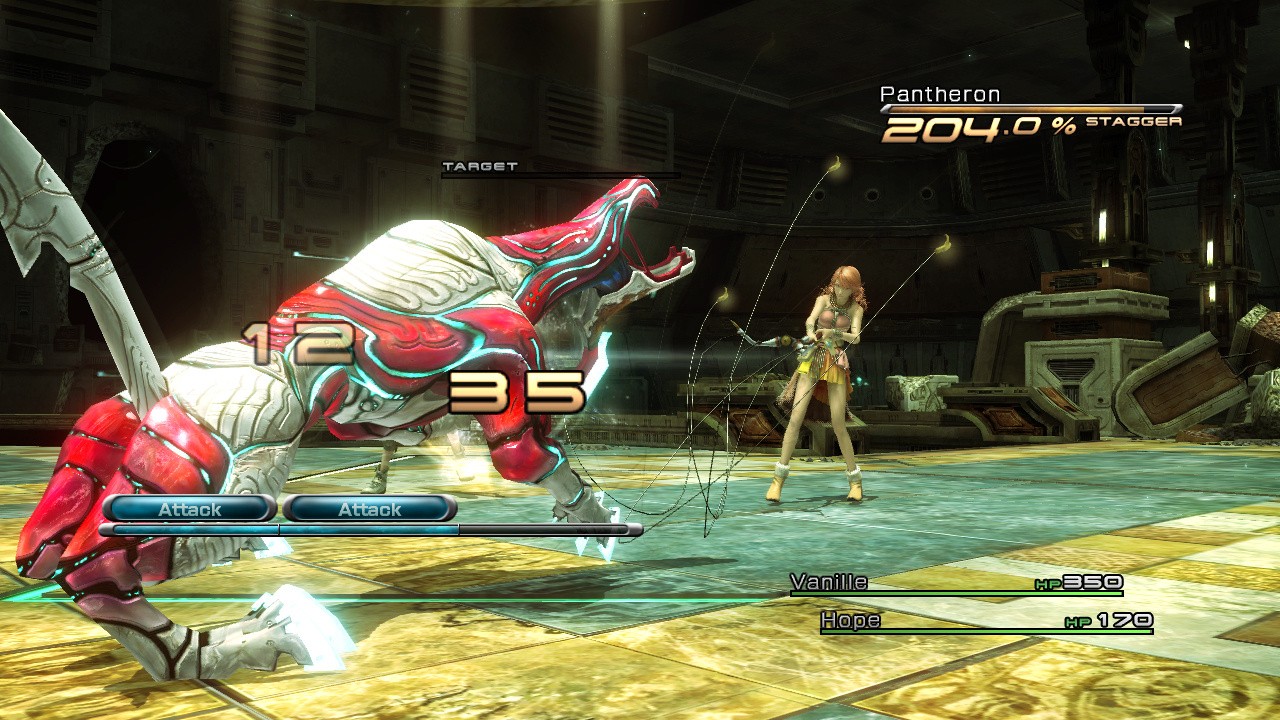The image size is (1280, 720).
Task: Select Hope's party status row
Action: (x=985, y=622)
